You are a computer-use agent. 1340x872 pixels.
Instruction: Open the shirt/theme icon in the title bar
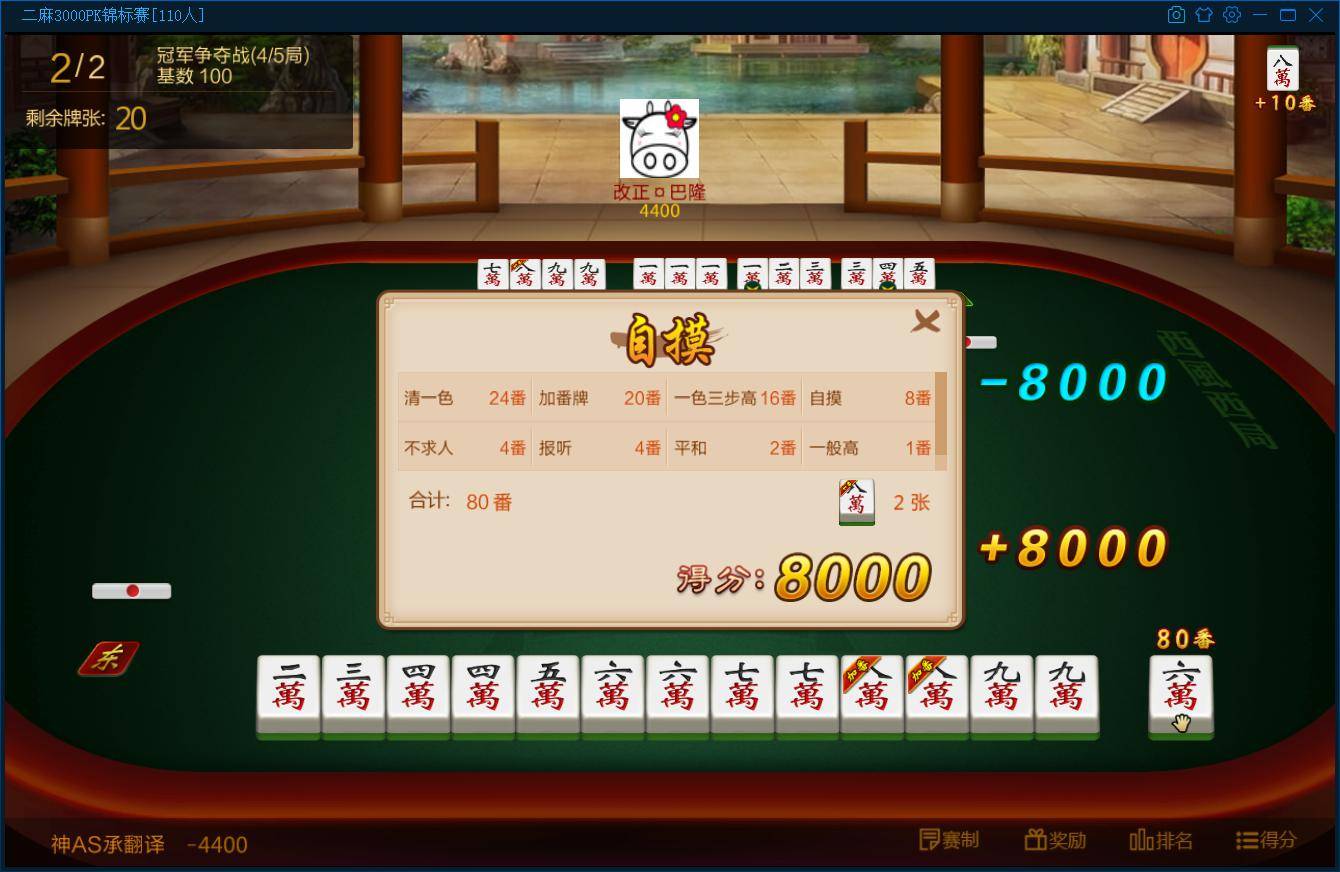1204,15
